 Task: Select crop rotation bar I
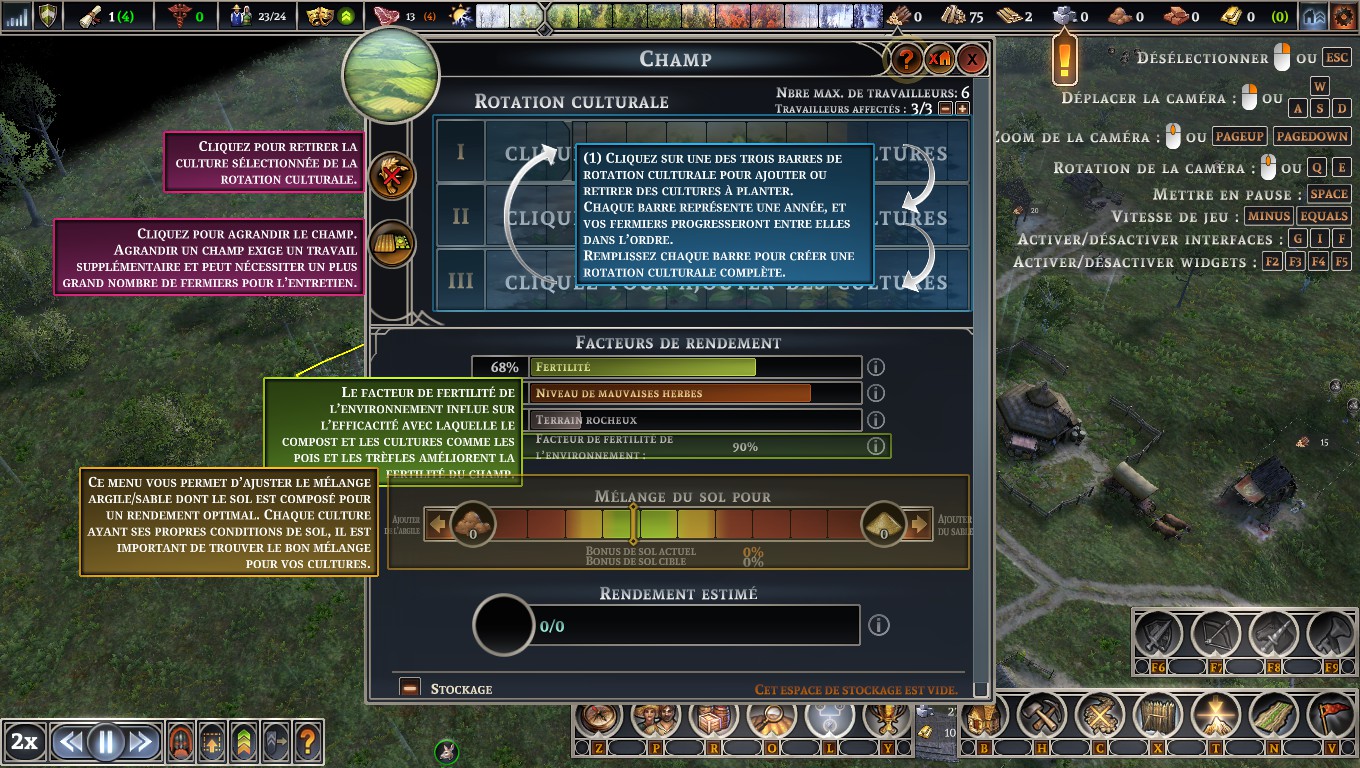pyautogui.click(x=700, y=153)
